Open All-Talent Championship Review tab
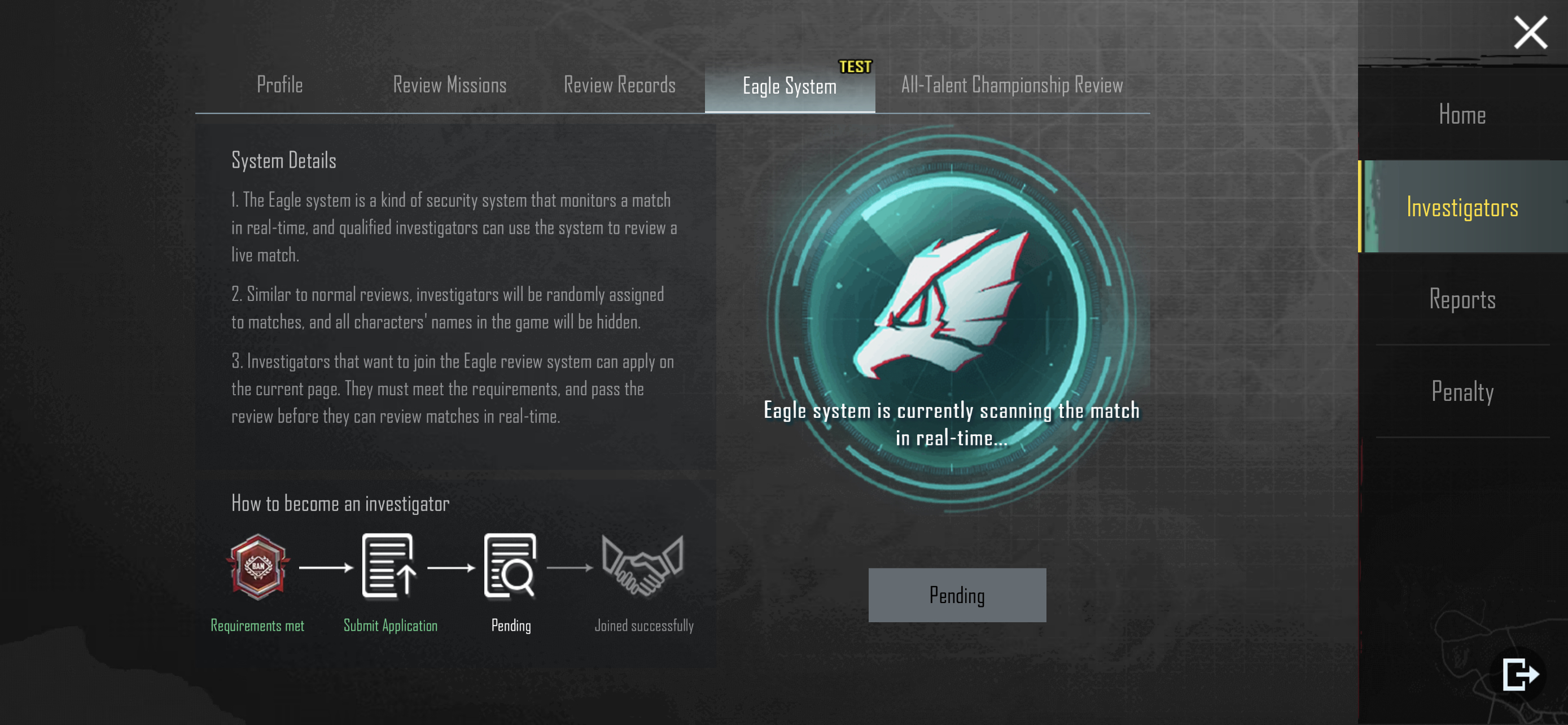 (x=1011, y=85)
